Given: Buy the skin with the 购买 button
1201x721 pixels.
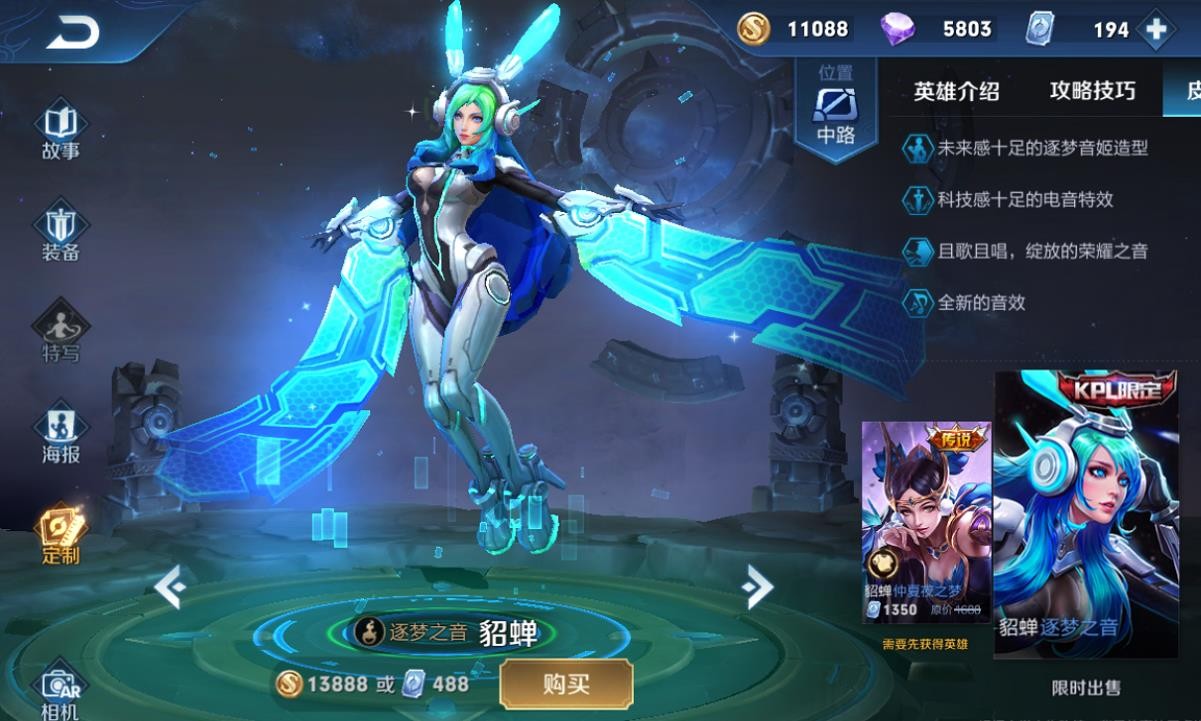Looking at the screenshot, I should click(566, 684).
